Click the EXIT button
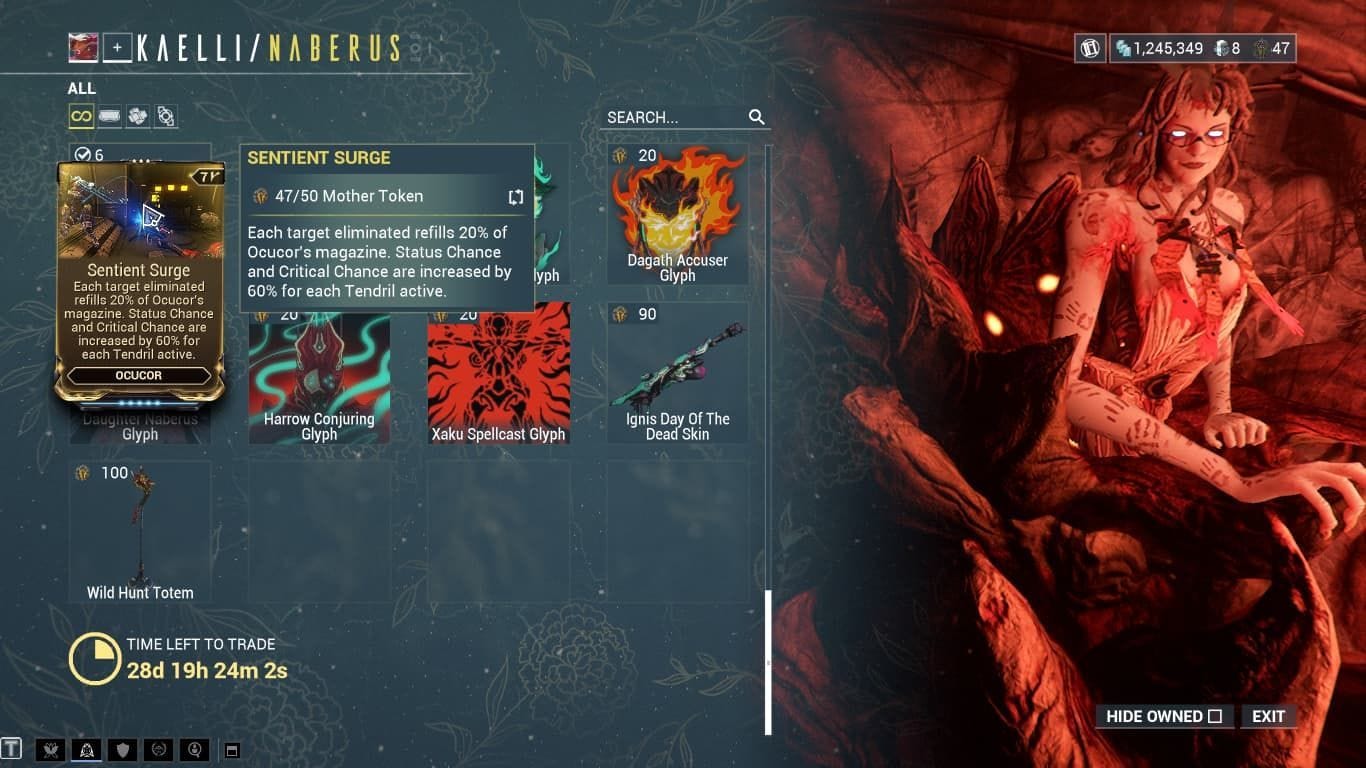Screen dimensions: 1366x768 [1268, 716]
